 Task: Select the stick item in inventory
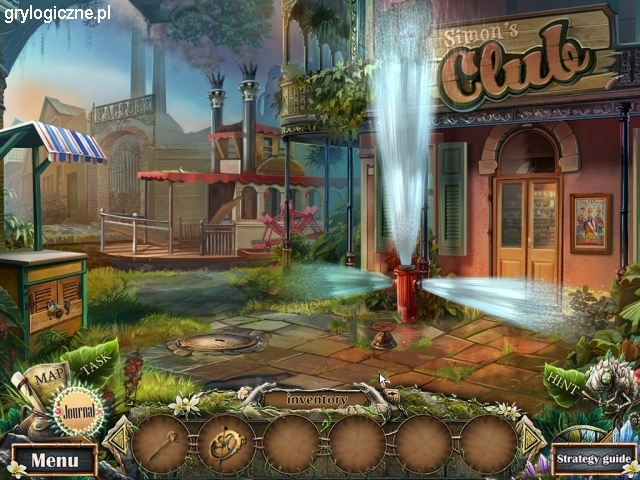(160, 443)
